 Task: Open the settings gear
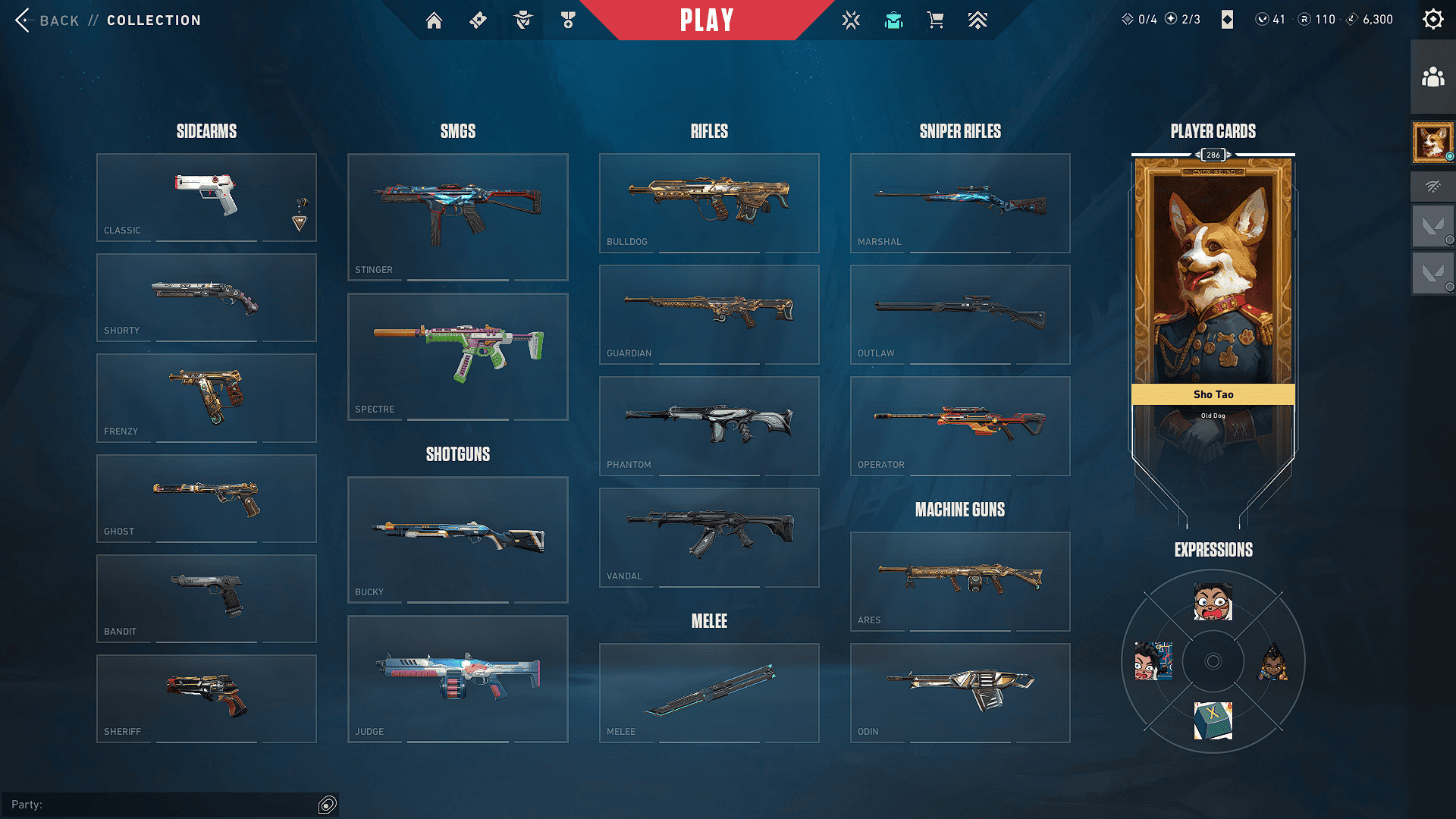tap(1432, 20)
